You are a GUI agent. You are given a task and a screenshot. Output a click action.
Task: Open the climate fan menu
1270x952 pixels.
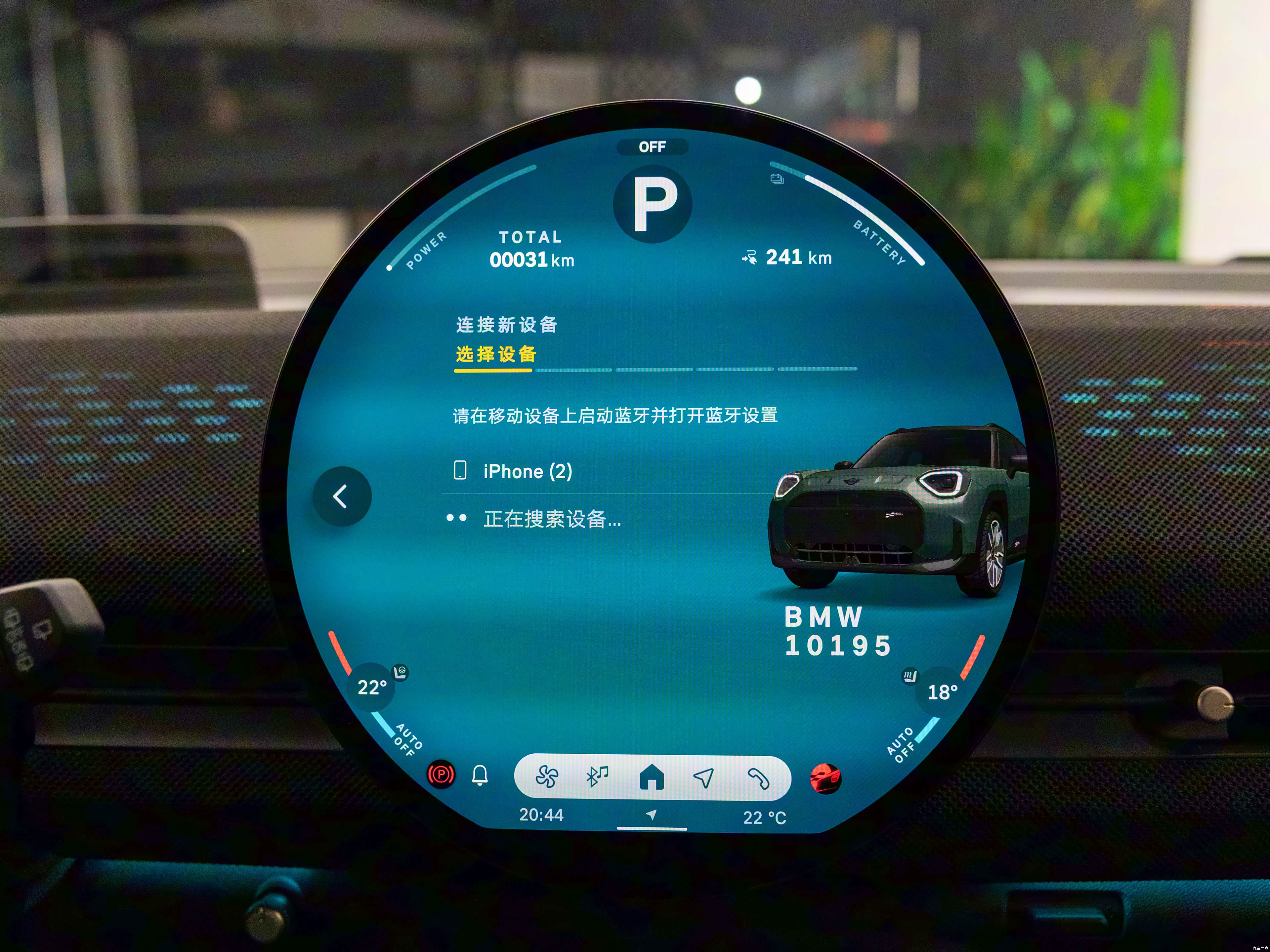click(546, 777)
